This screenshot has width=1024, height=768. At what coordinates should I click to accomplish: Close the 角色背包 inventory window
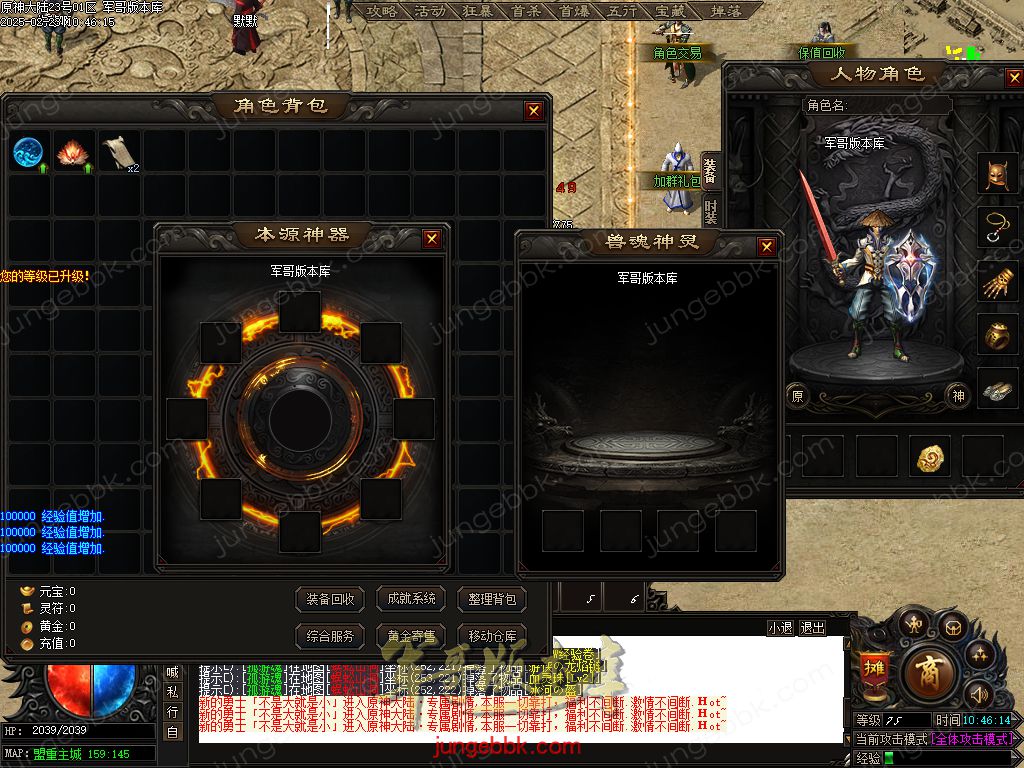534,111
